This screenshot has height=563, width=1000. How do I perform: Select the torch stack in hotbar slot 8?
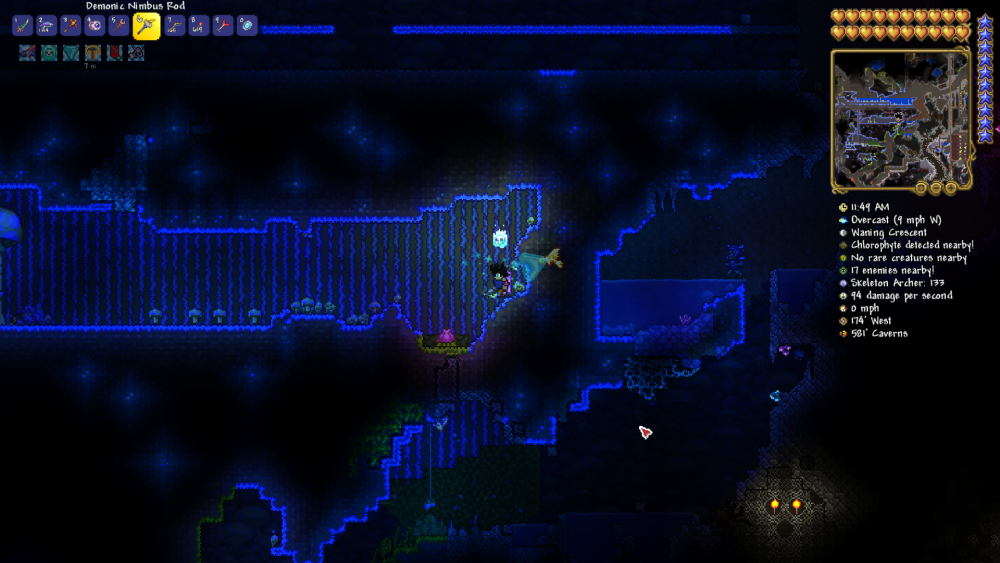(x=198, y=25)
